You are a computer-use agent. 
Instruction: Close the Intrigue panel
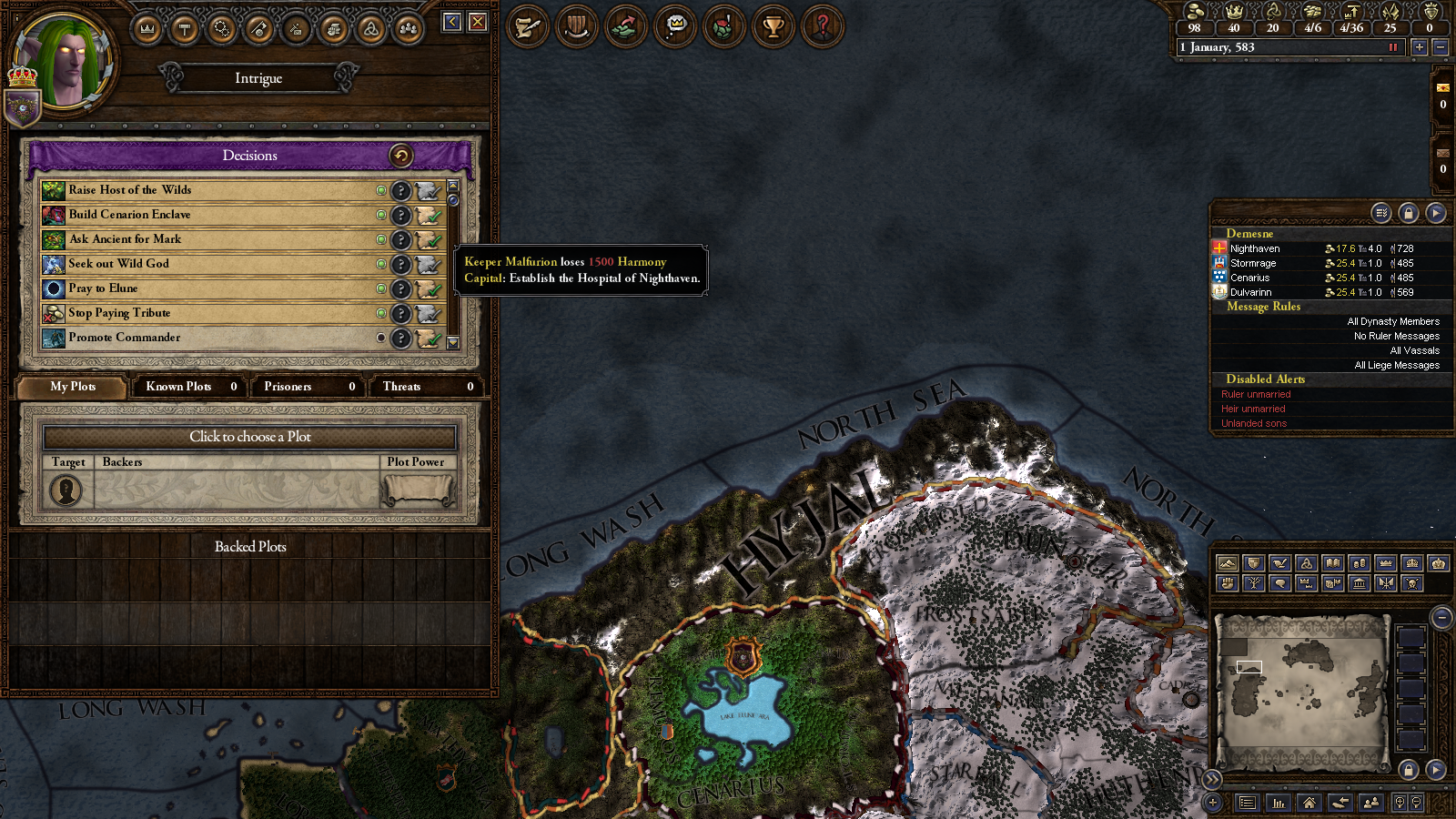478,22
